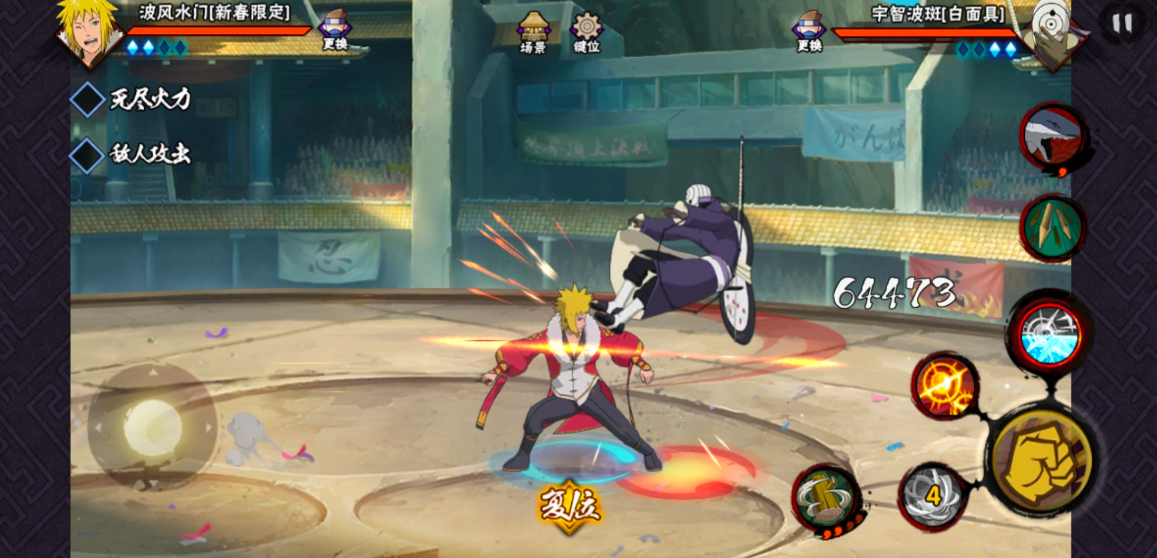1157x558 pixels.
Task: Tap the 复位 reset position button
Action: (570, 503)
